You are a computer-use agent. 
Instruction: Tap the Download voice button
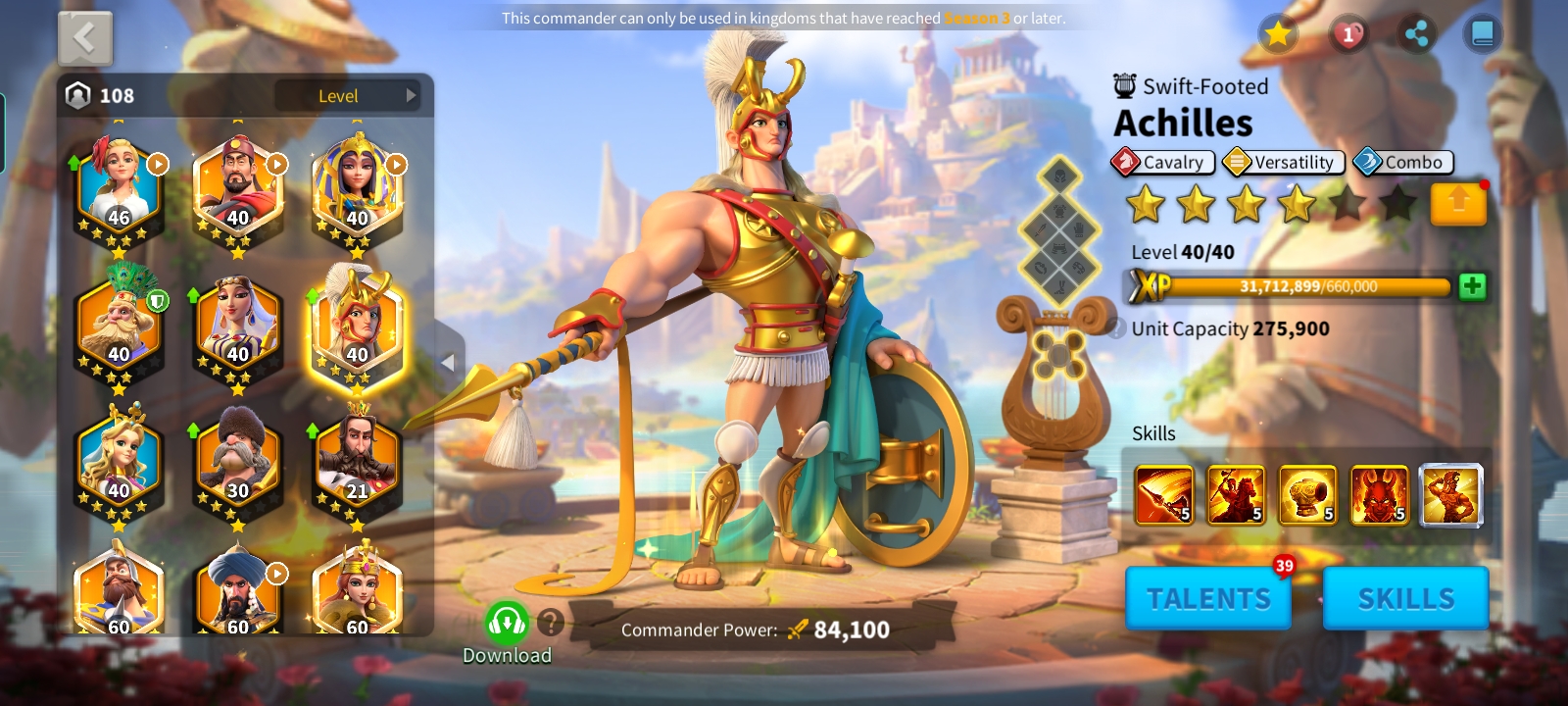[507, 623]
